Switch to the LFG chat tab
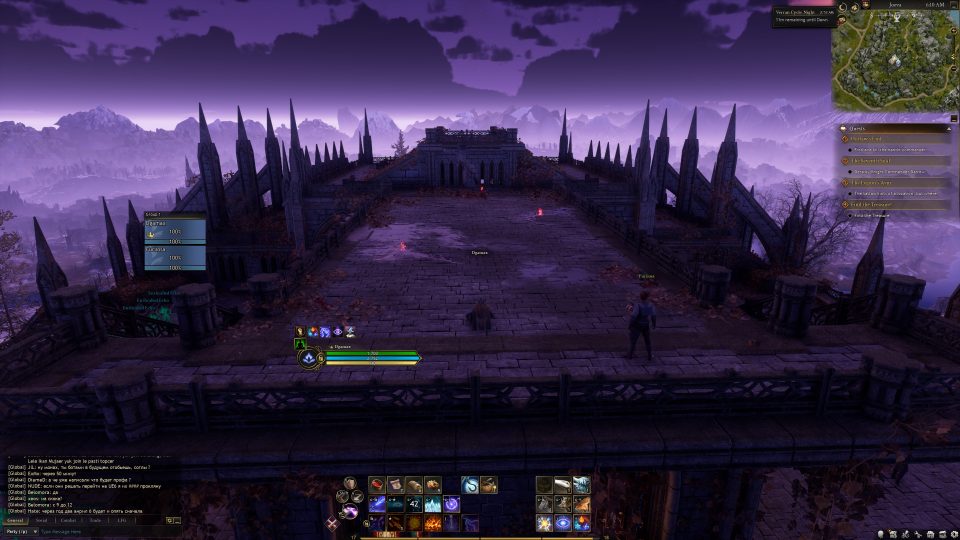This screenshot has height=540, width=960. click(x=121, y=520)
